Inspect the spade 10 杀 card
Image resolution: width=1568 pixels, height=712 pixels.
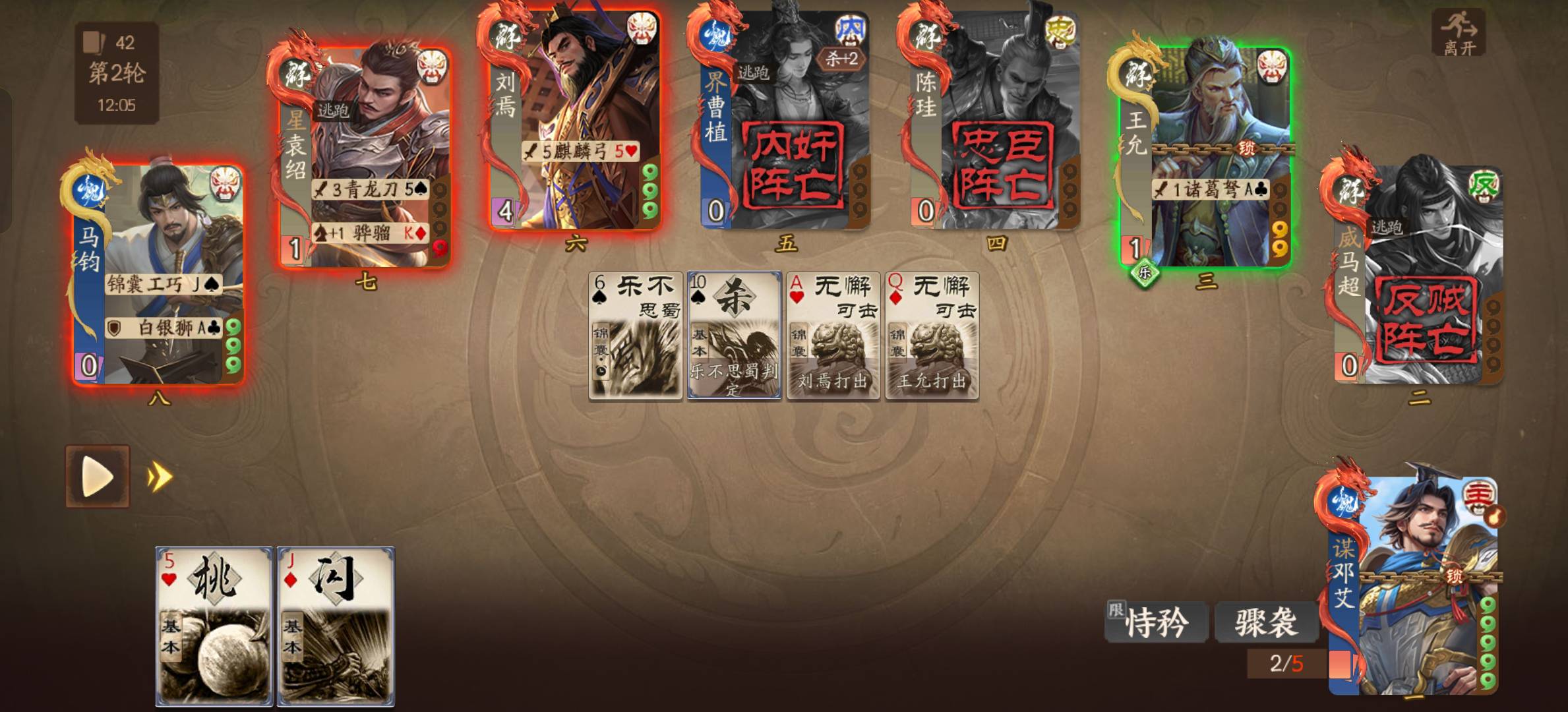734,335
